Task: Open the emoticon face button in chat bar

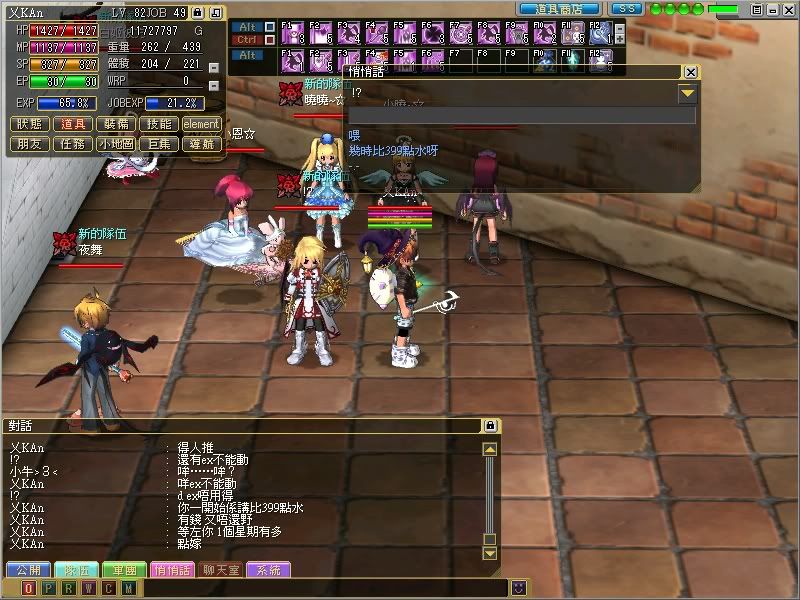Action: click(519, 587)
